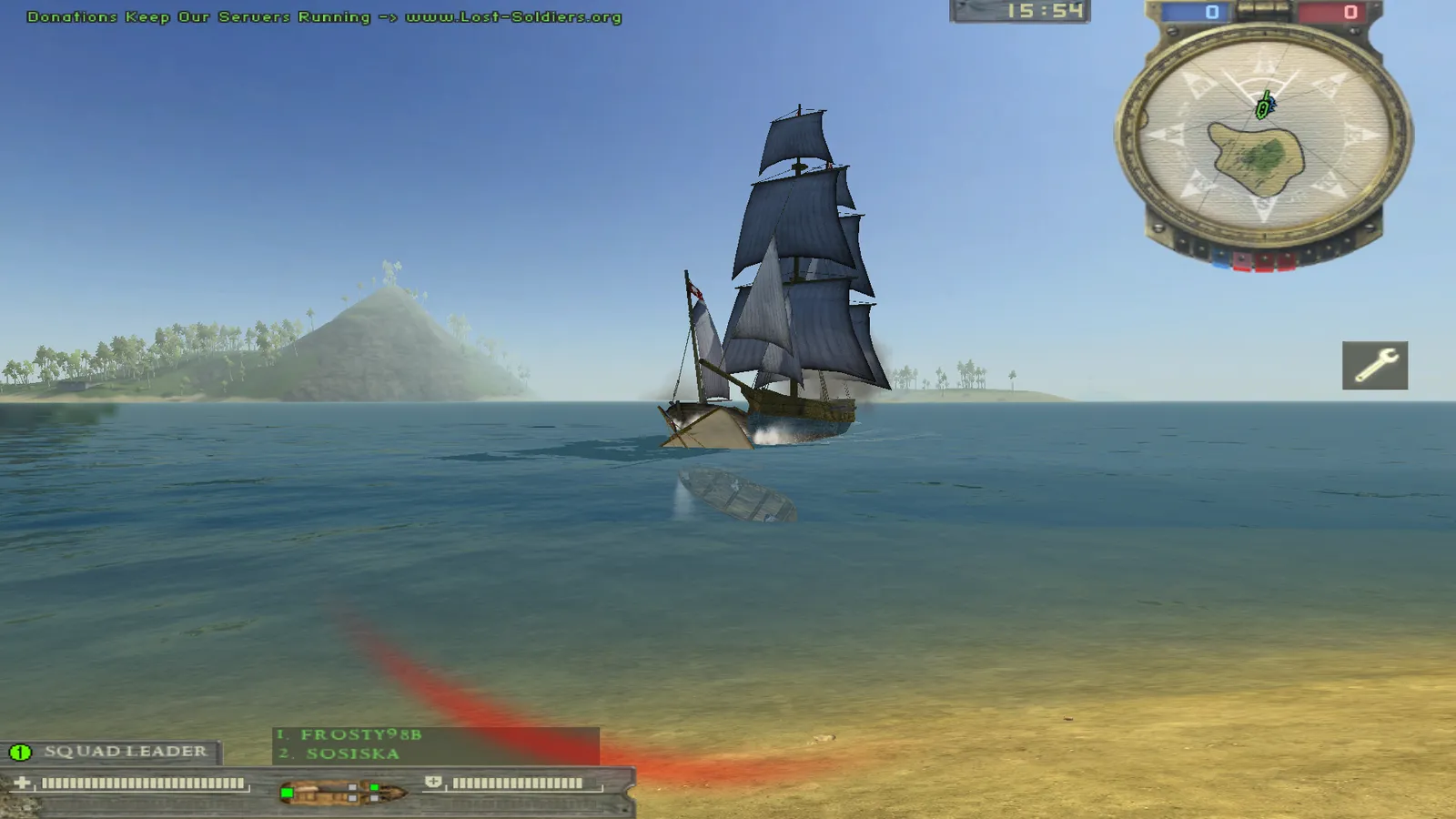Click the compass minimap
Image resolution: width=1456 pixels, height=819 pixels.
[x=1263, y=136]
